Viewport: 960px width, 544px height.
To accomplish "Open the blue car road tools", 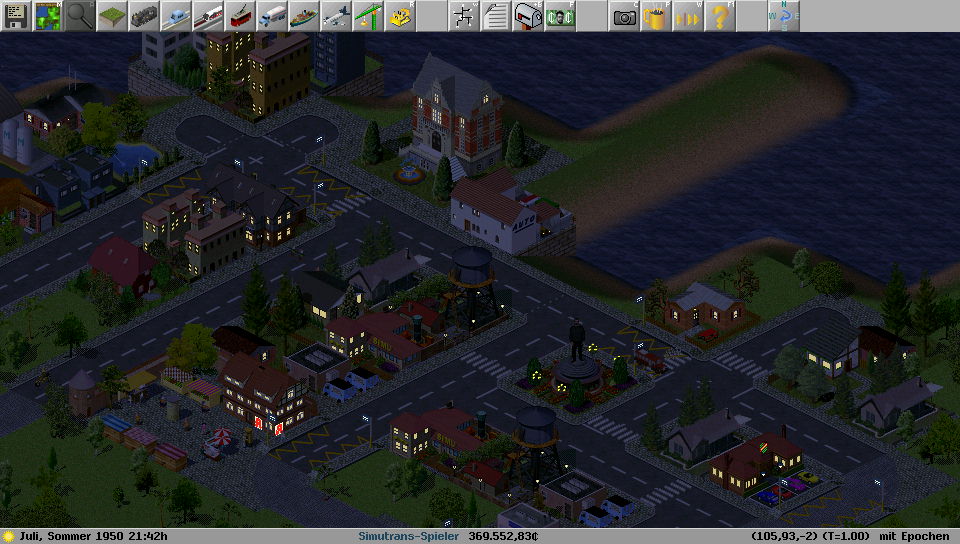I will coord(176,16).
